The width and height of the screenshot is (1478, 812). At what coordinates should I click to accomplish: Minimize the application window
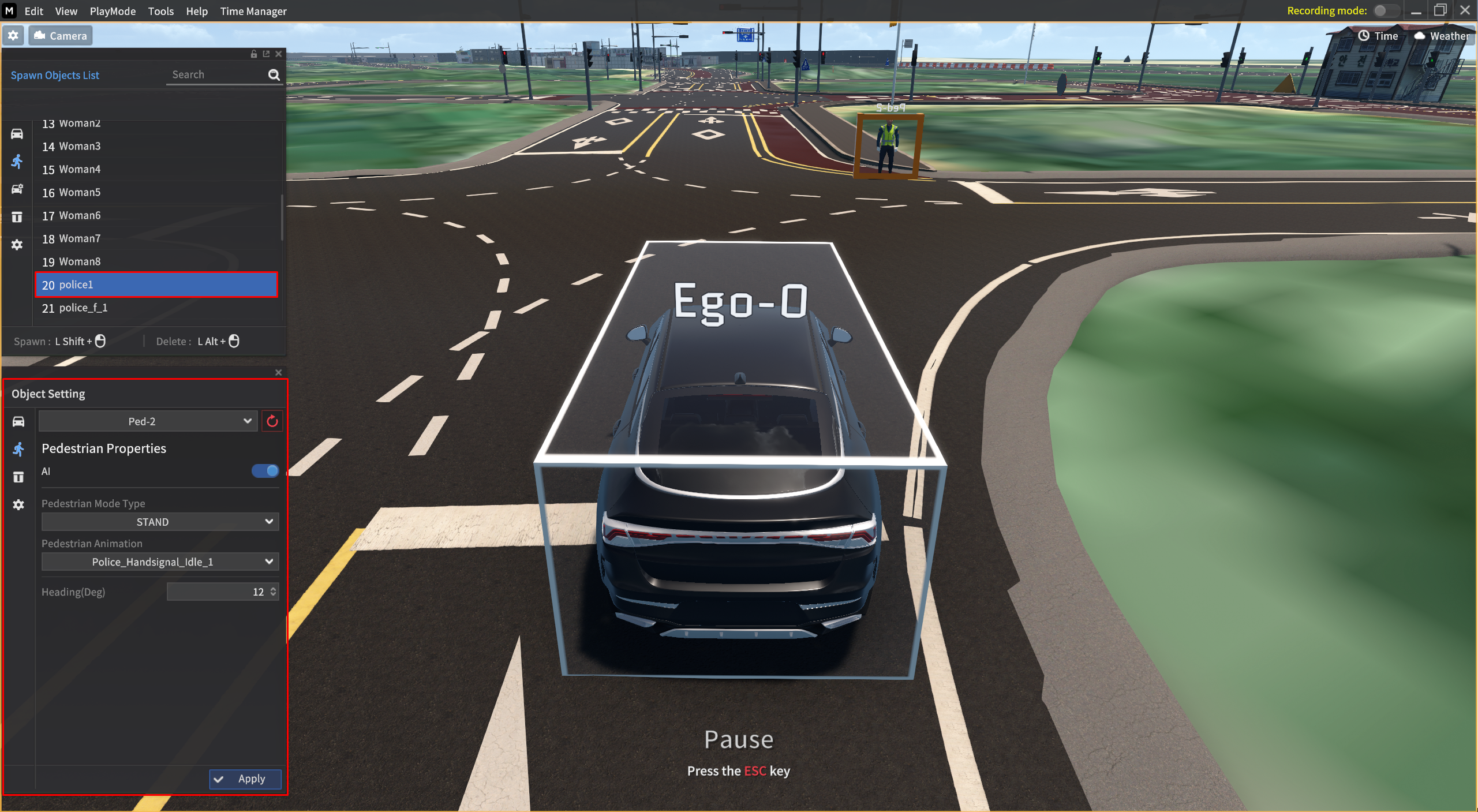tap(1416, 11)
